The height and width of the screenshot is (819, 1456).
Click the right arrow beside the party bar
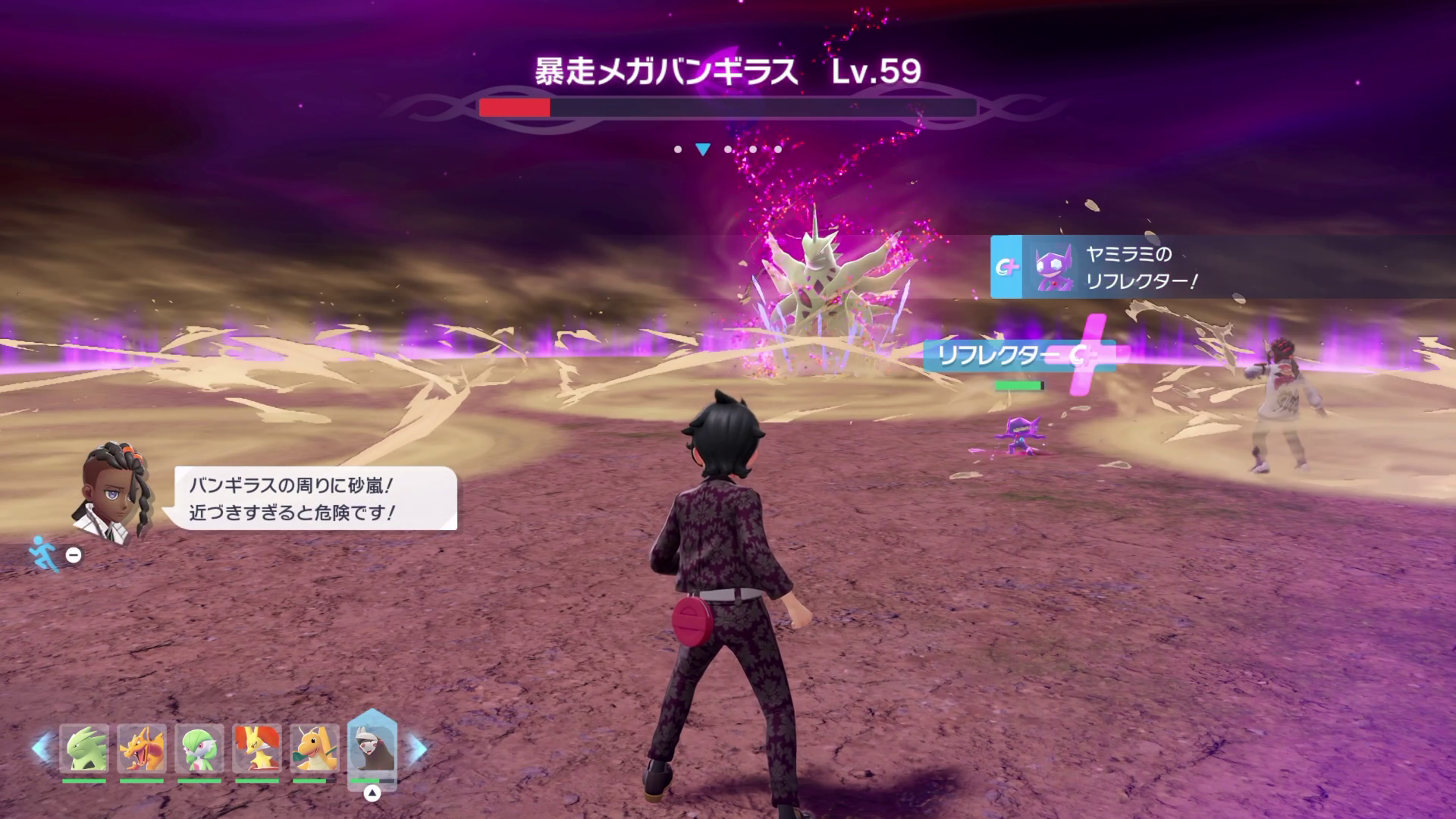click(418, 748)
